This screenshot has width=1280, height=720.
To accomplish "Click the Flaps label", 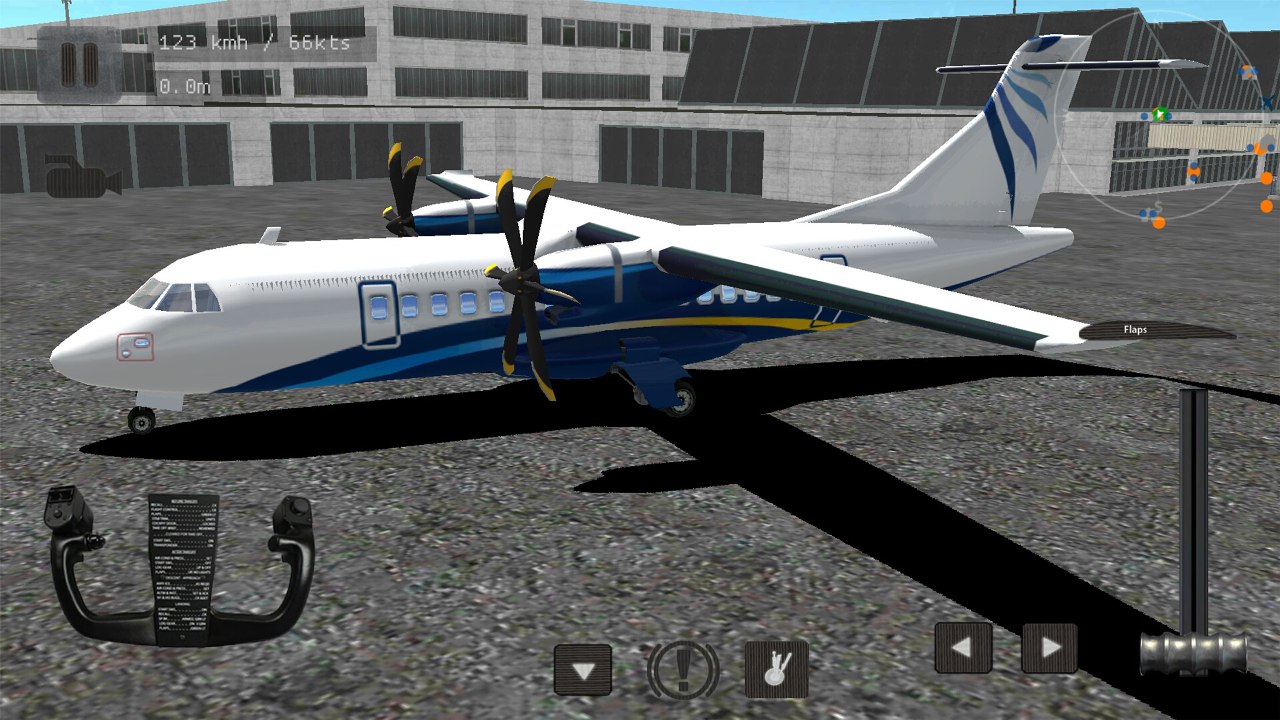I will click(x=1135, y=329).
